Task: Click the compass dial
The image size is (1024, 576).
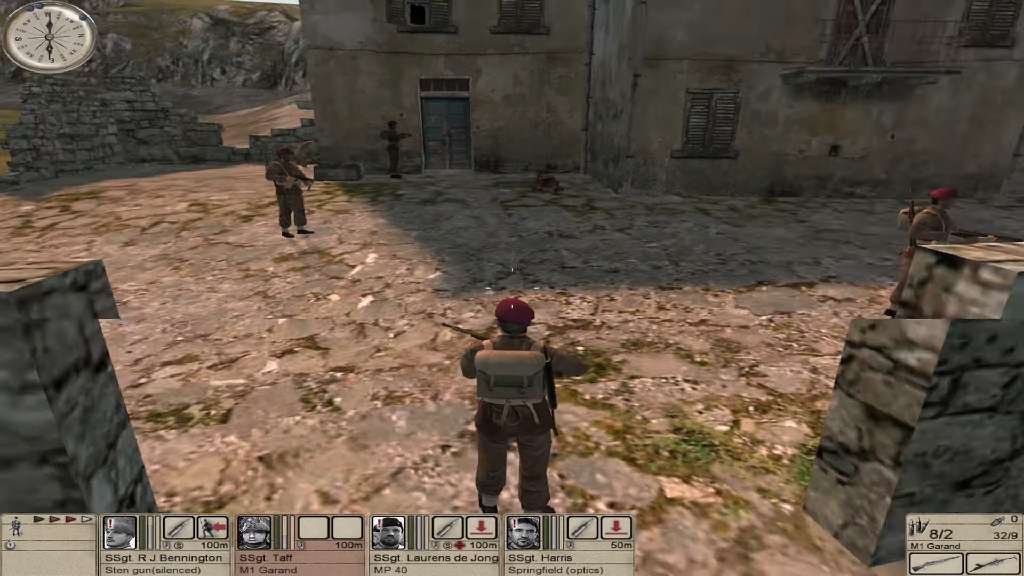Action: [49, 37]
